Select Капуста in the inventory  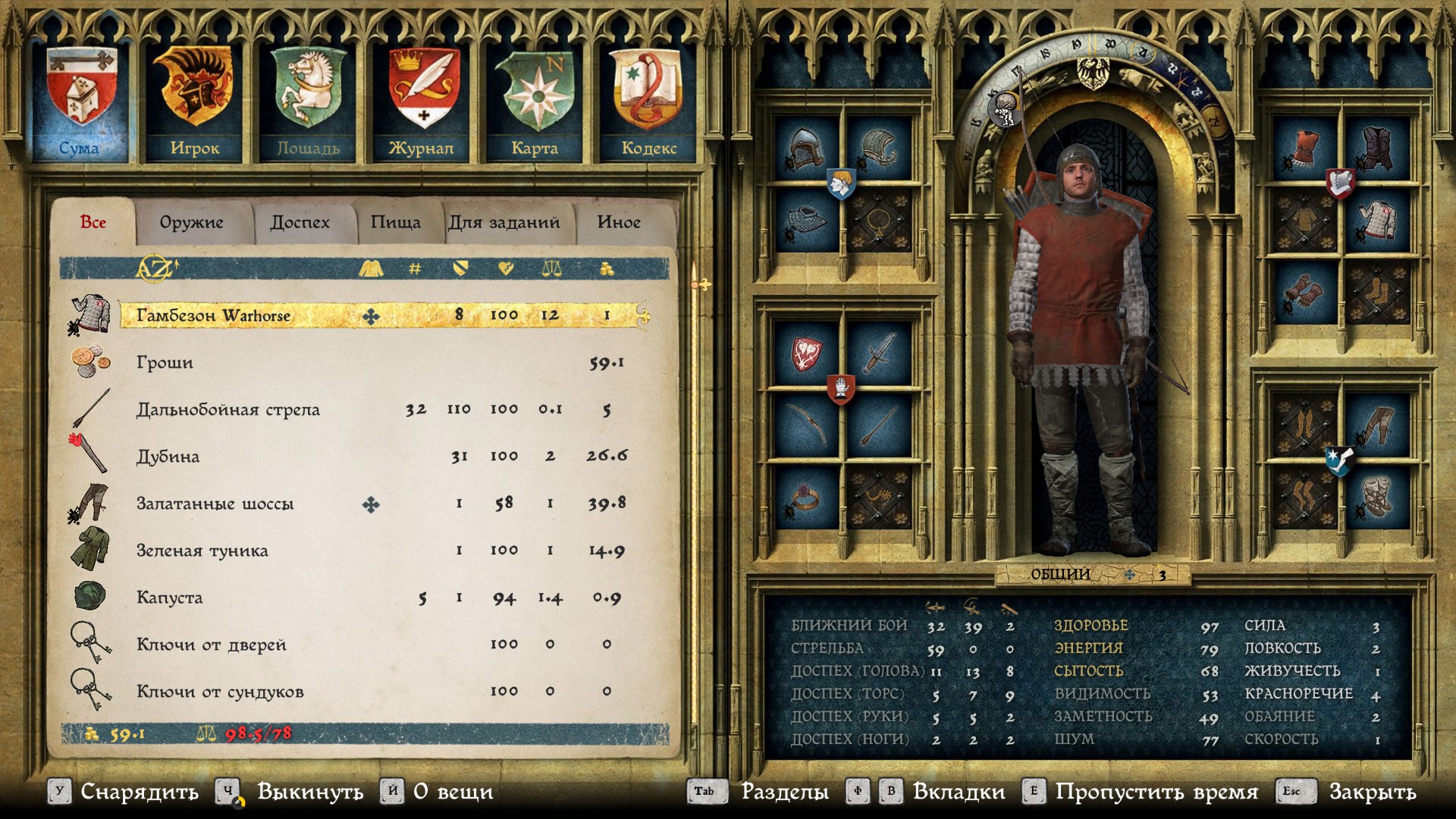point(169,598)
